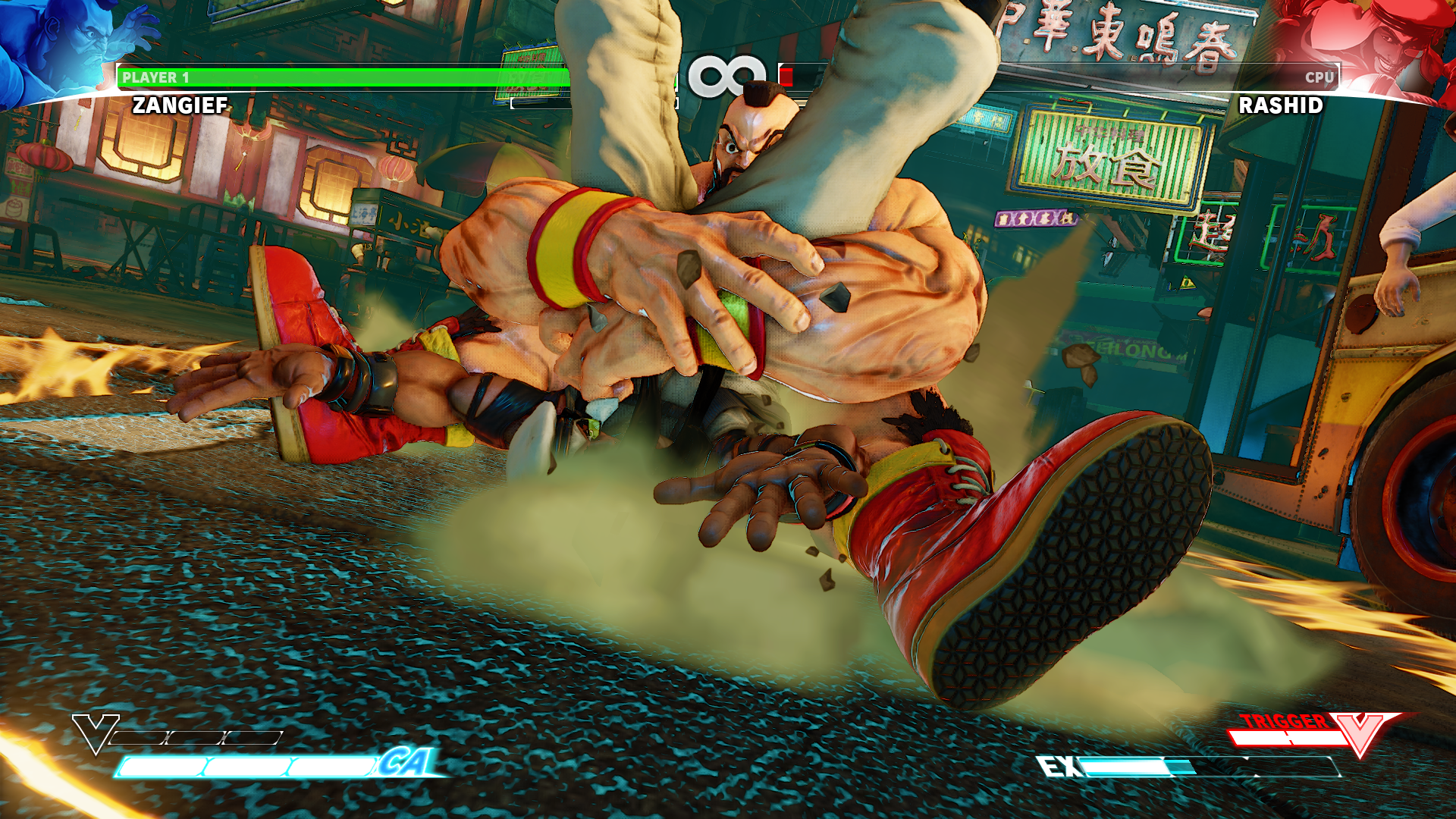Select the PLAYER 1 label tab
This screenshot has height=819, width=1456.
click(155, 76)
